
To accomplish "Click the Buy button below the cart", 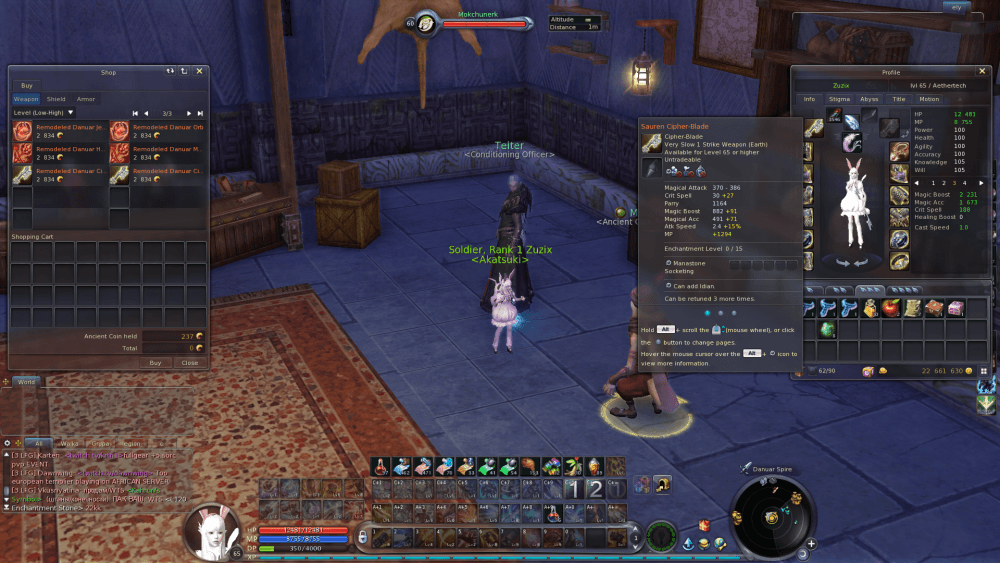I will coord(155,362).
